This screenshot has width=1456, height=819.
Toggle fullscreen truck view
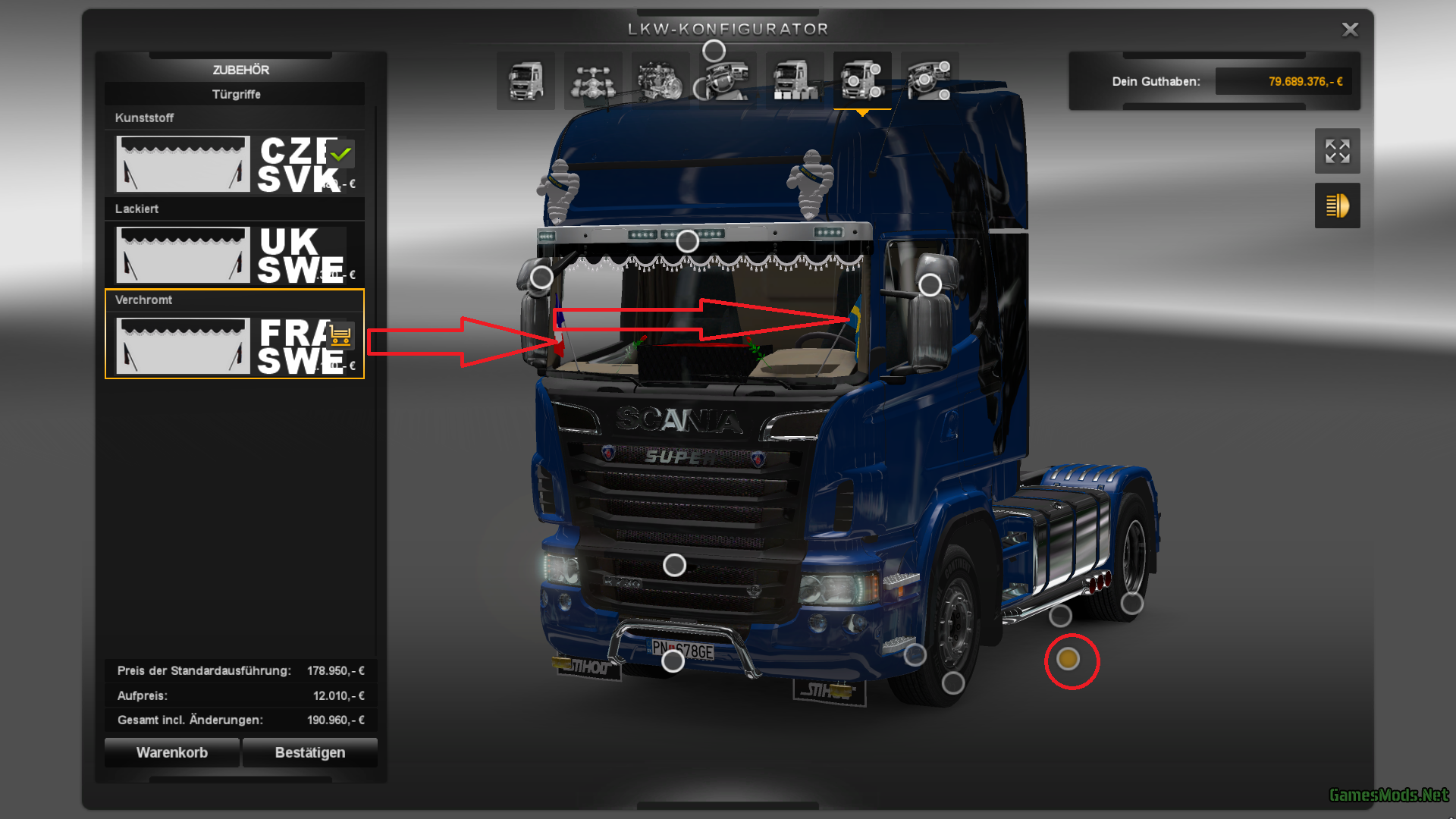click(x=1337, y=151)
